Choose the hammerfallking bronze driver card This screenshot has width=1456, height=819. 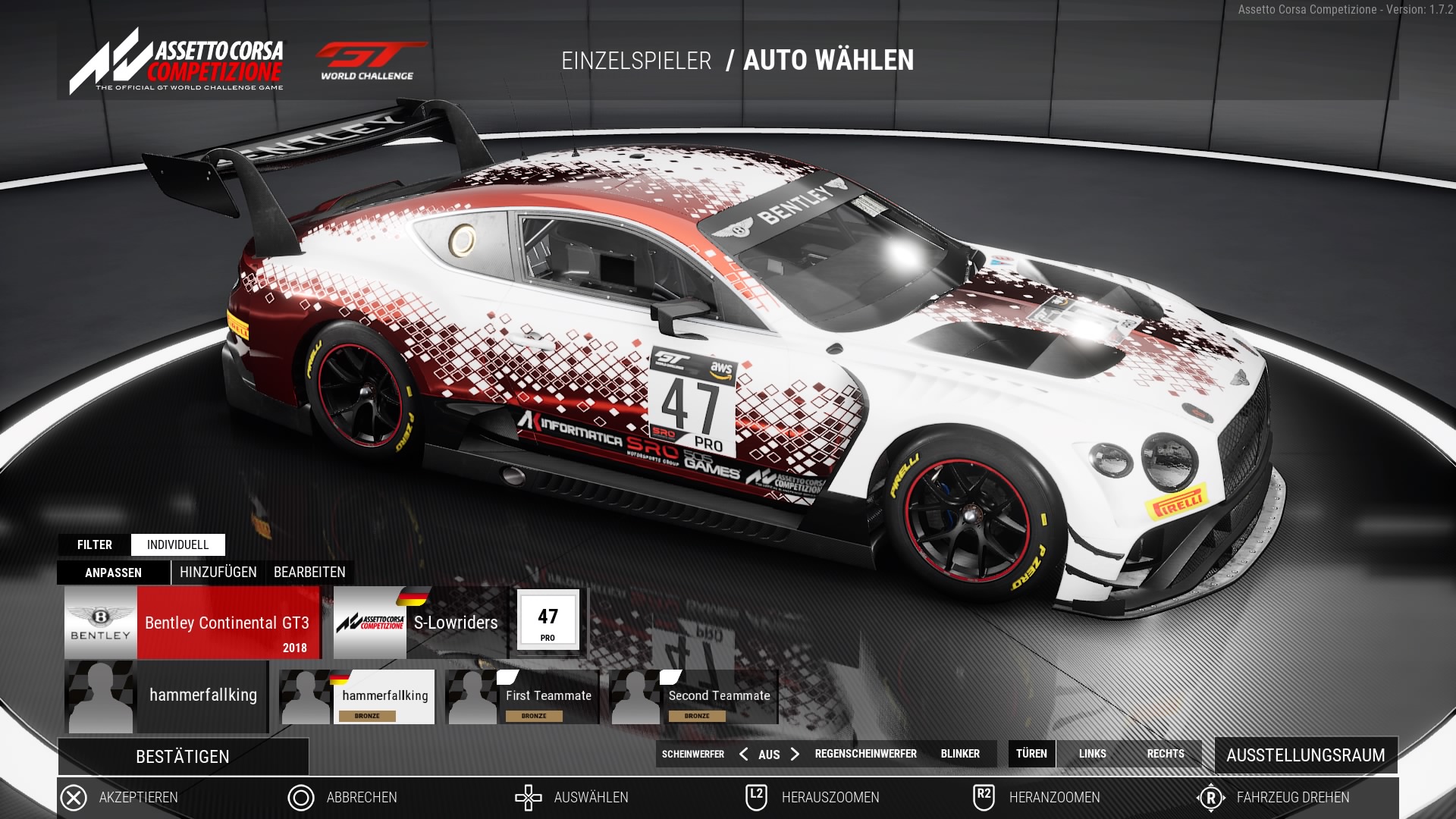pyautogui.click(x=358, y=697)
